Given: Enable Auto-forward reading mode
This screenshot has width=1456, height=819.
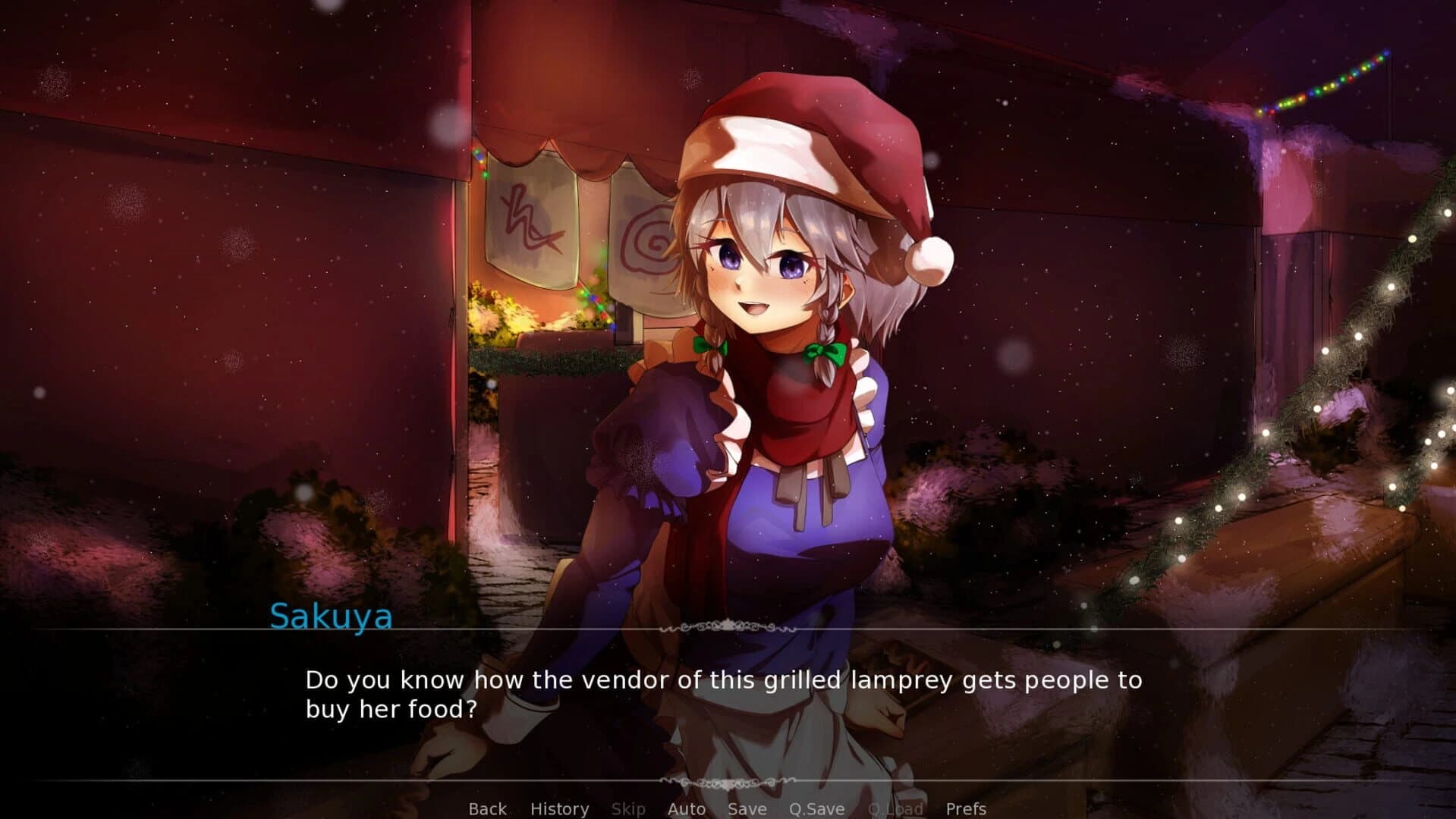Looking at the screenshot, I should coord(685,808).
